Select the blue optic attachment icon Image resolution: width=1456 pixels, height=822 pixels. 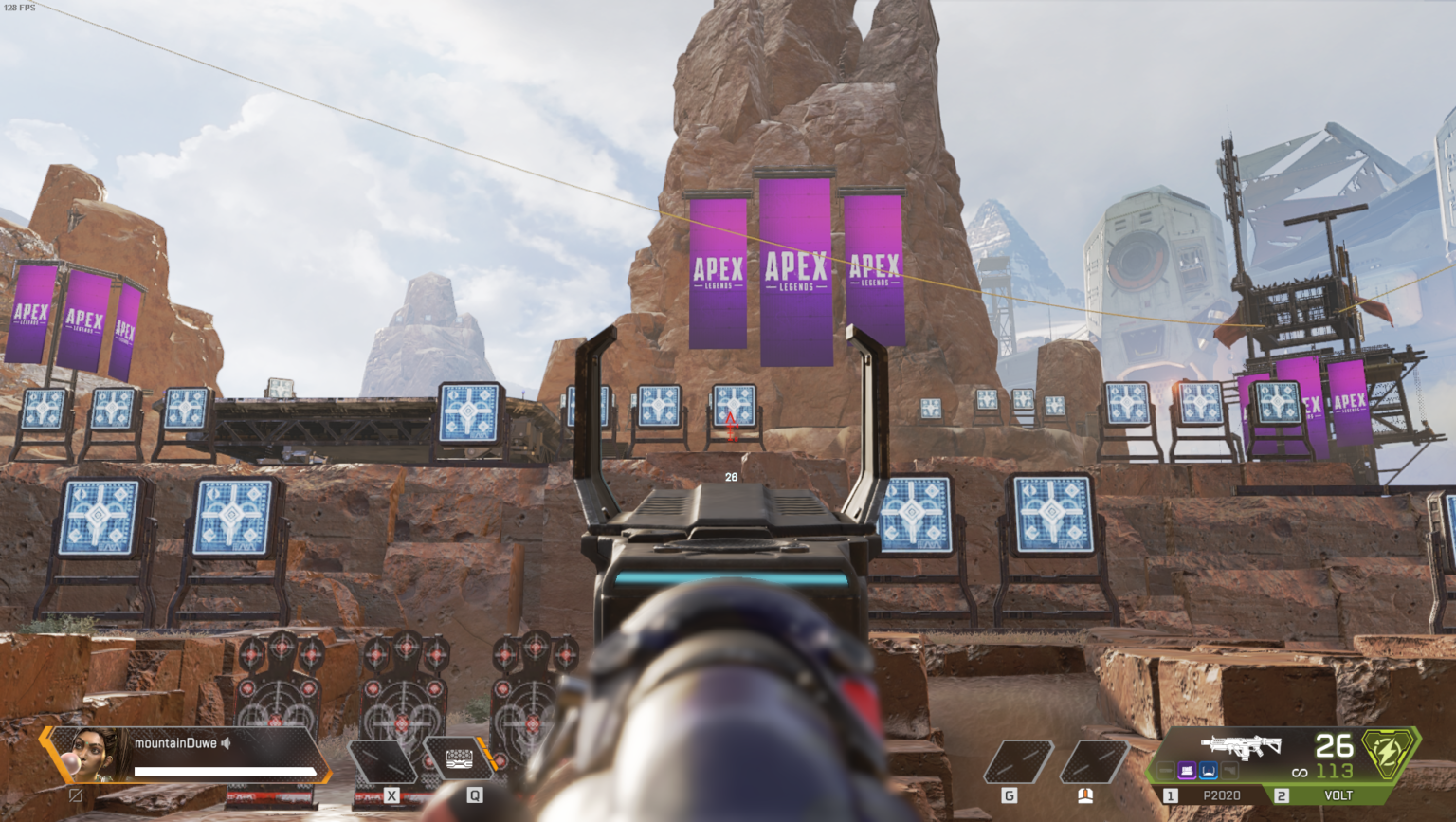click(1208, 772)
